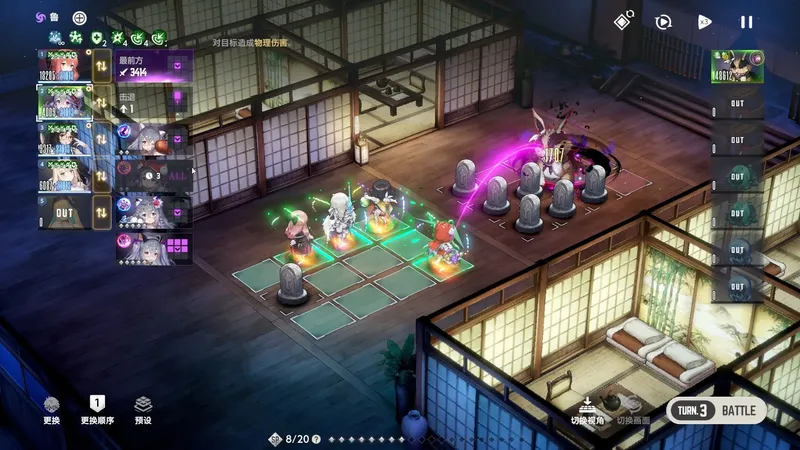Image resolution: width=800 pixels, height=450 pixels.
Task: Switch camera angle with 切换视角
Action: coord(587,408)
